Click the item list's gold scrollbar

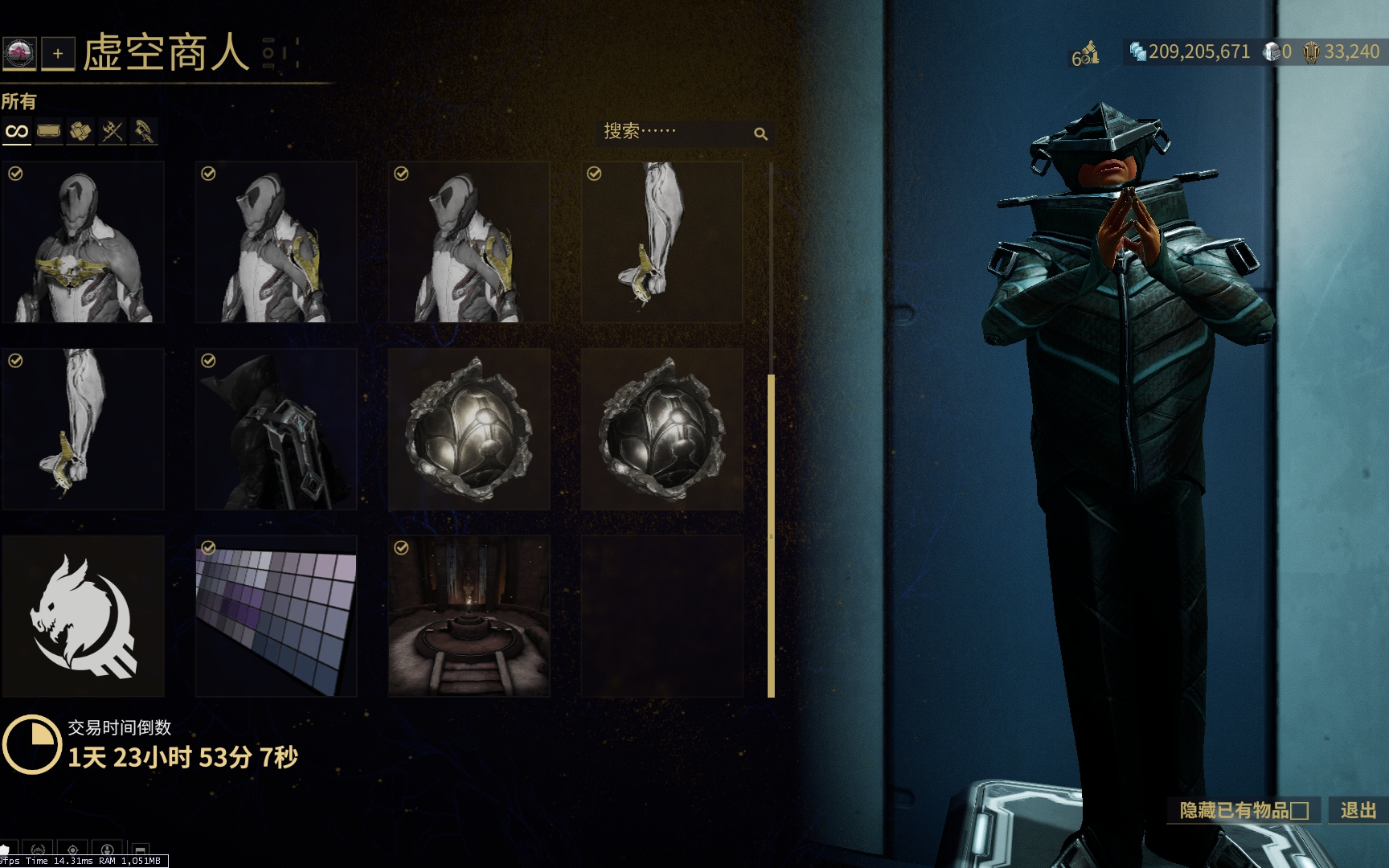771,534
